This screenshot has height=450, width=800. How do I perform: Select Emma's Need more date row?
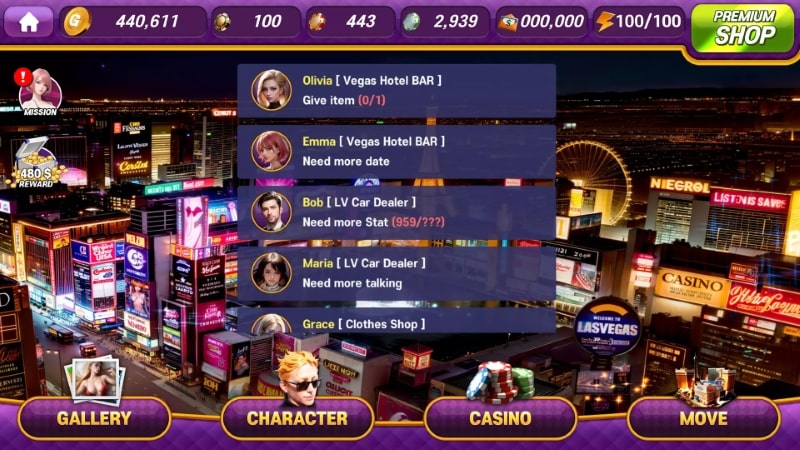pos(396,151)
